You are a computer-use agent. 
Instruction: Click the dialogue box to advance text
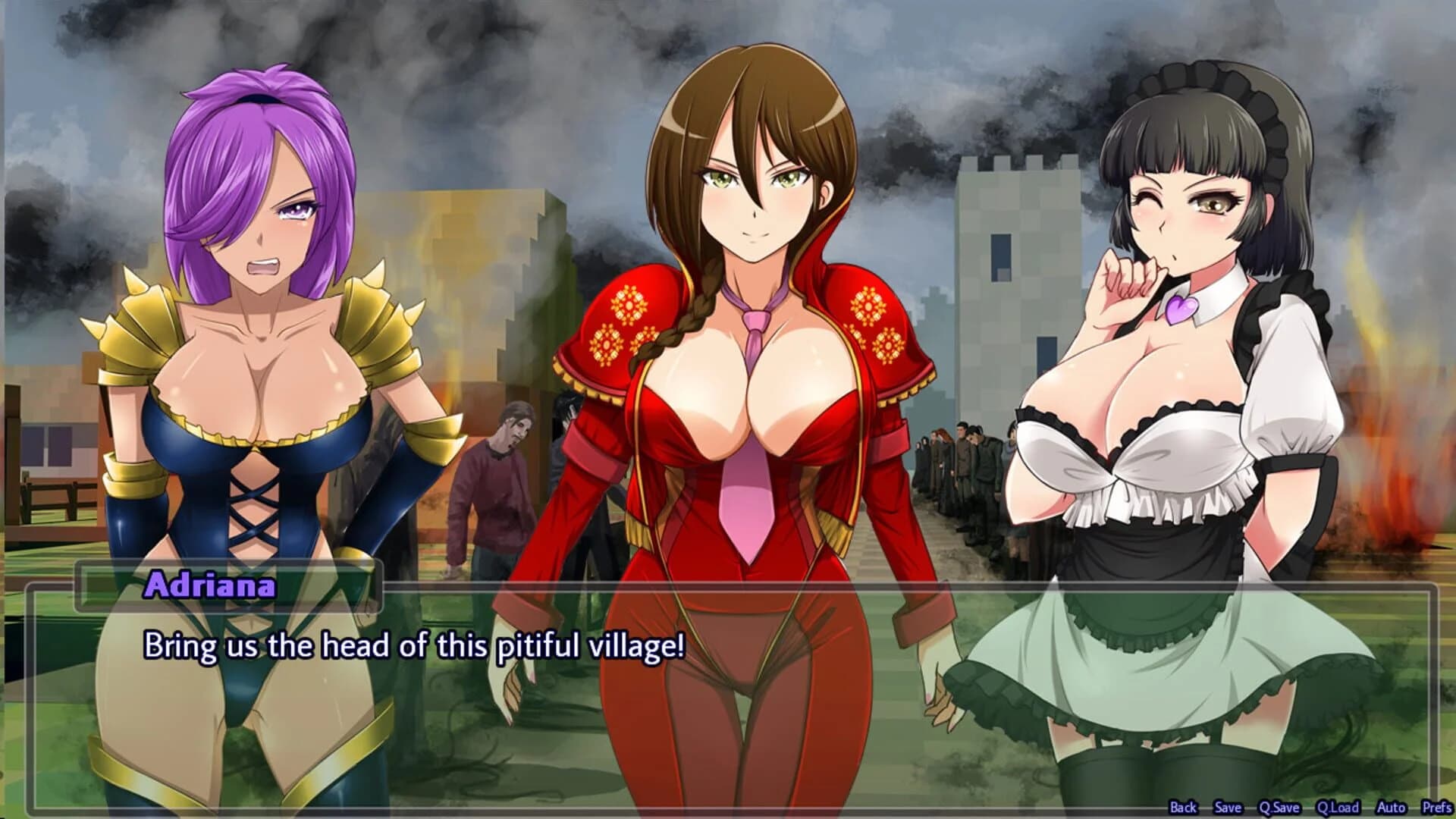point(728,698)
